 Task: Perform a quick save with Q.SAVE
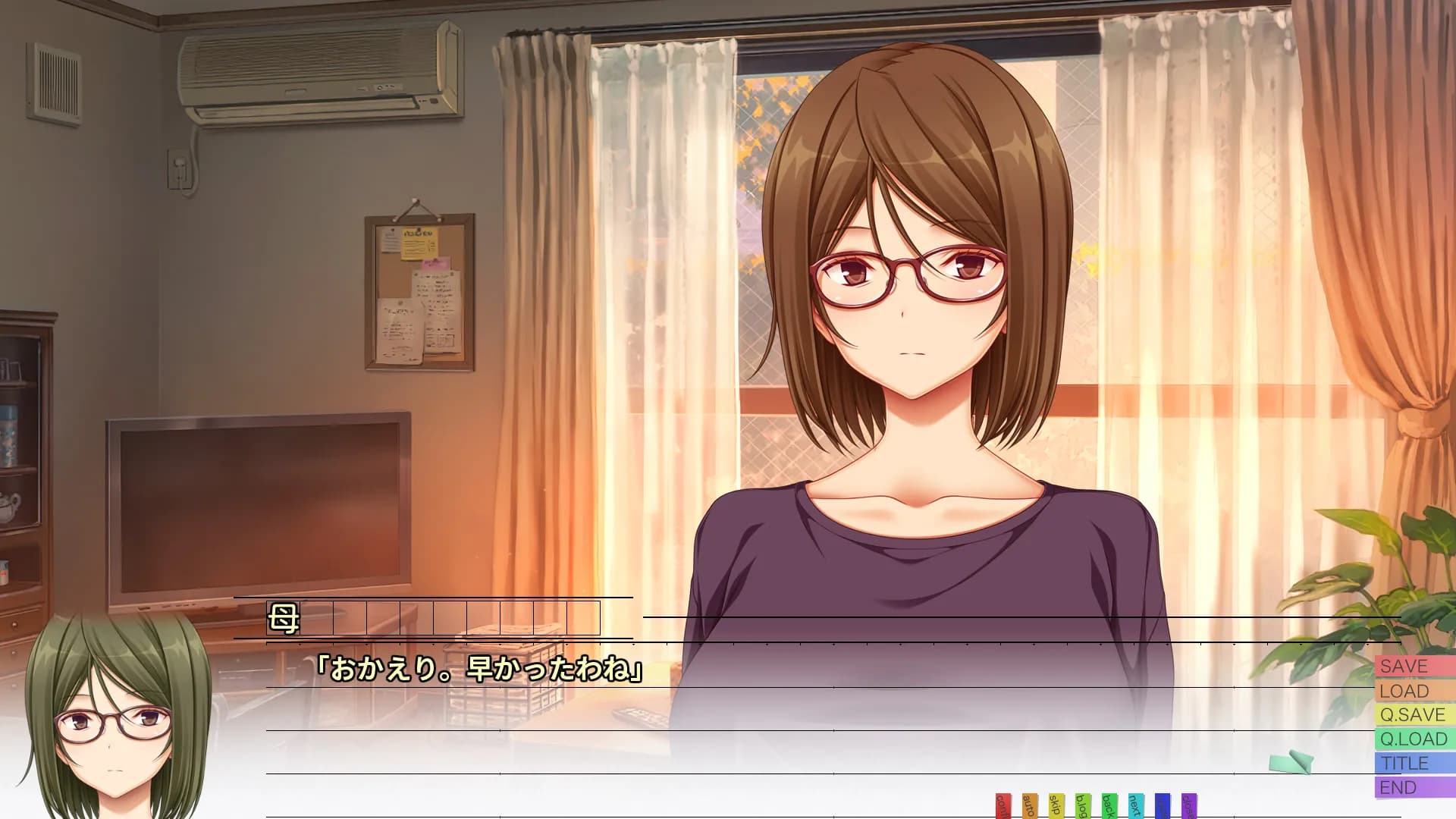[x=1412, y=714]
